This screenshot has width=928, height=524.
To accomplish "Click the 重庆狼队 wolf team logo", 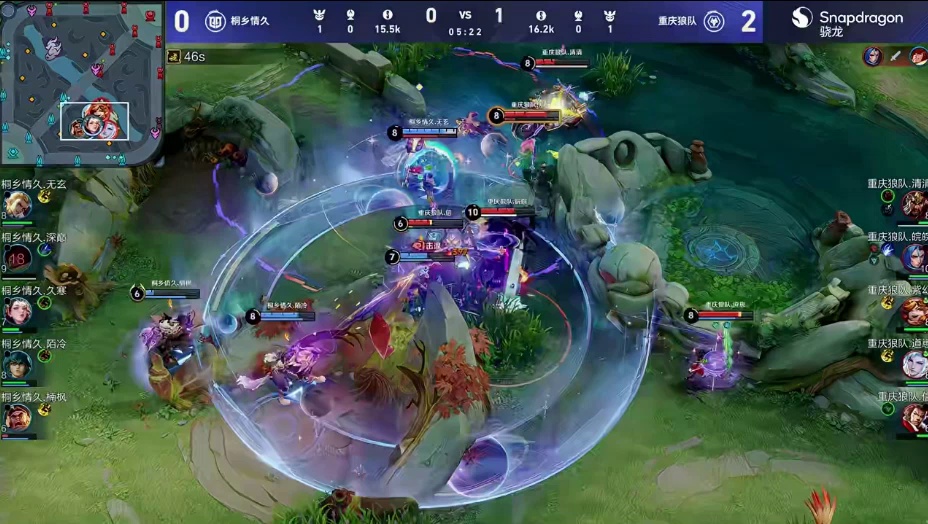I will [x=714, y=21].
